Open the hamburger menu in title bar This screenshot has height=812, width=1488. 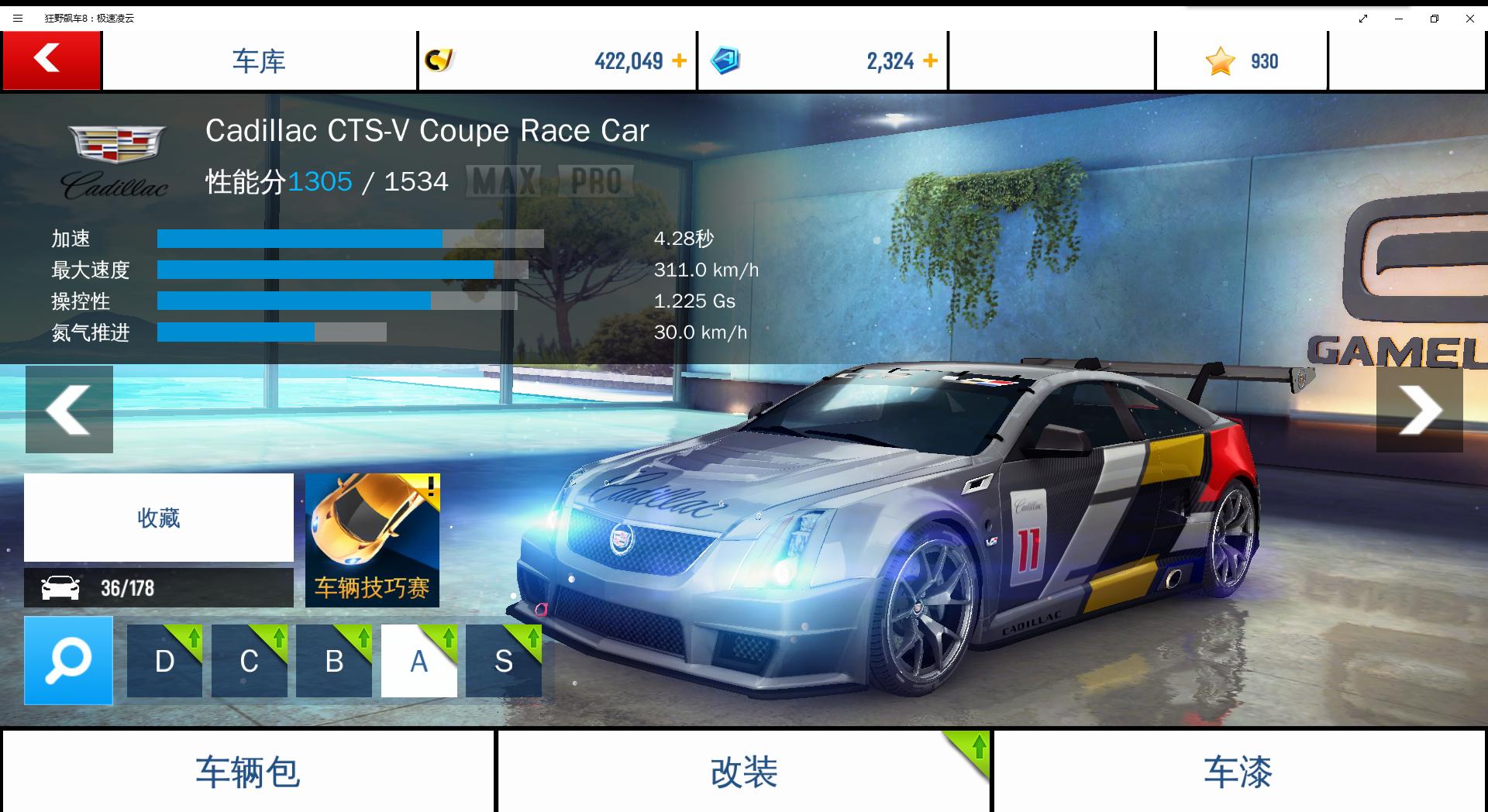tap(18, 18)
